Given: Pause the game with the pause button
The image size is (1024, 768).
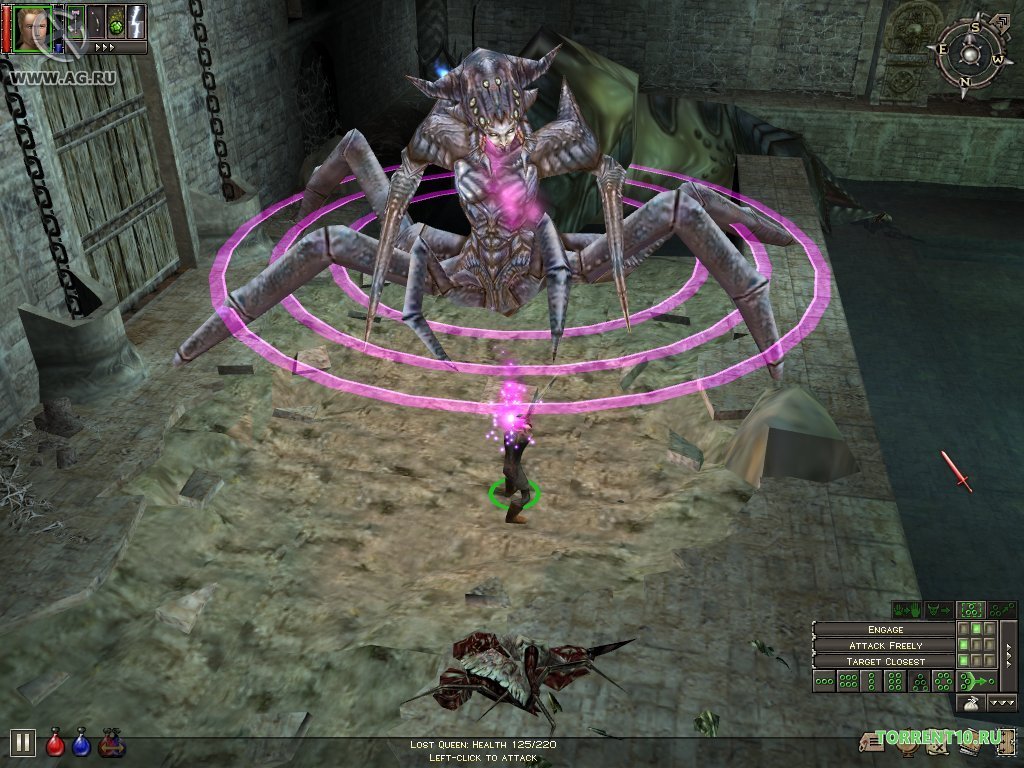Looking at the screenshot, I should [22, 743].
